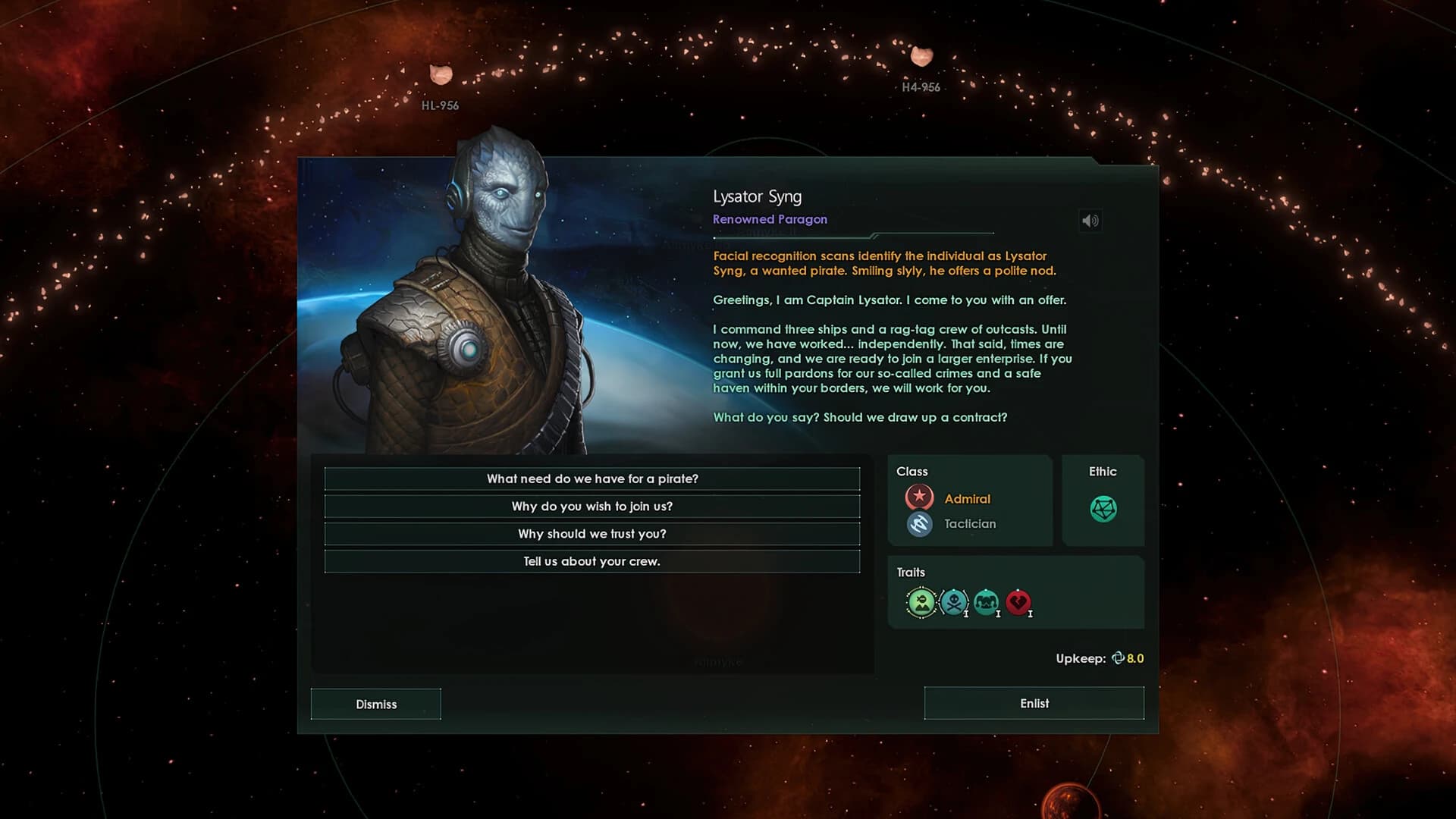1456x819 pixels.
Task: Expand 'Tell us about your crew.' dialogue option
Action: [x=592, y=561]
